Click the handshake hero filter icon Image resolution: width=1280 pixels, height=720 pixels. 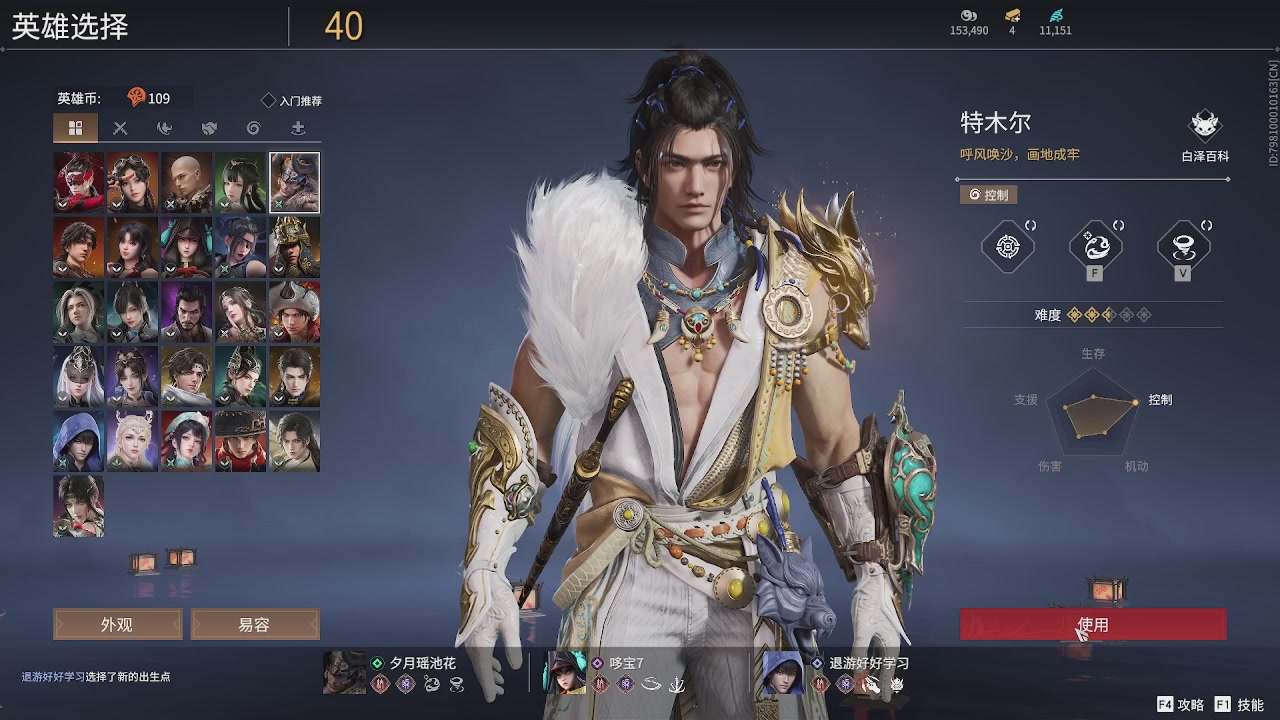point(207,128)
